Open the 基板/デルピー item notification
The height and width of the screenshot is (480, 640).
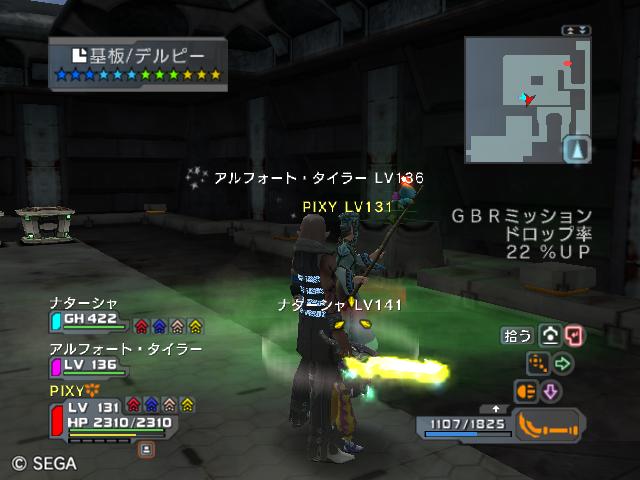coord(138,61)
